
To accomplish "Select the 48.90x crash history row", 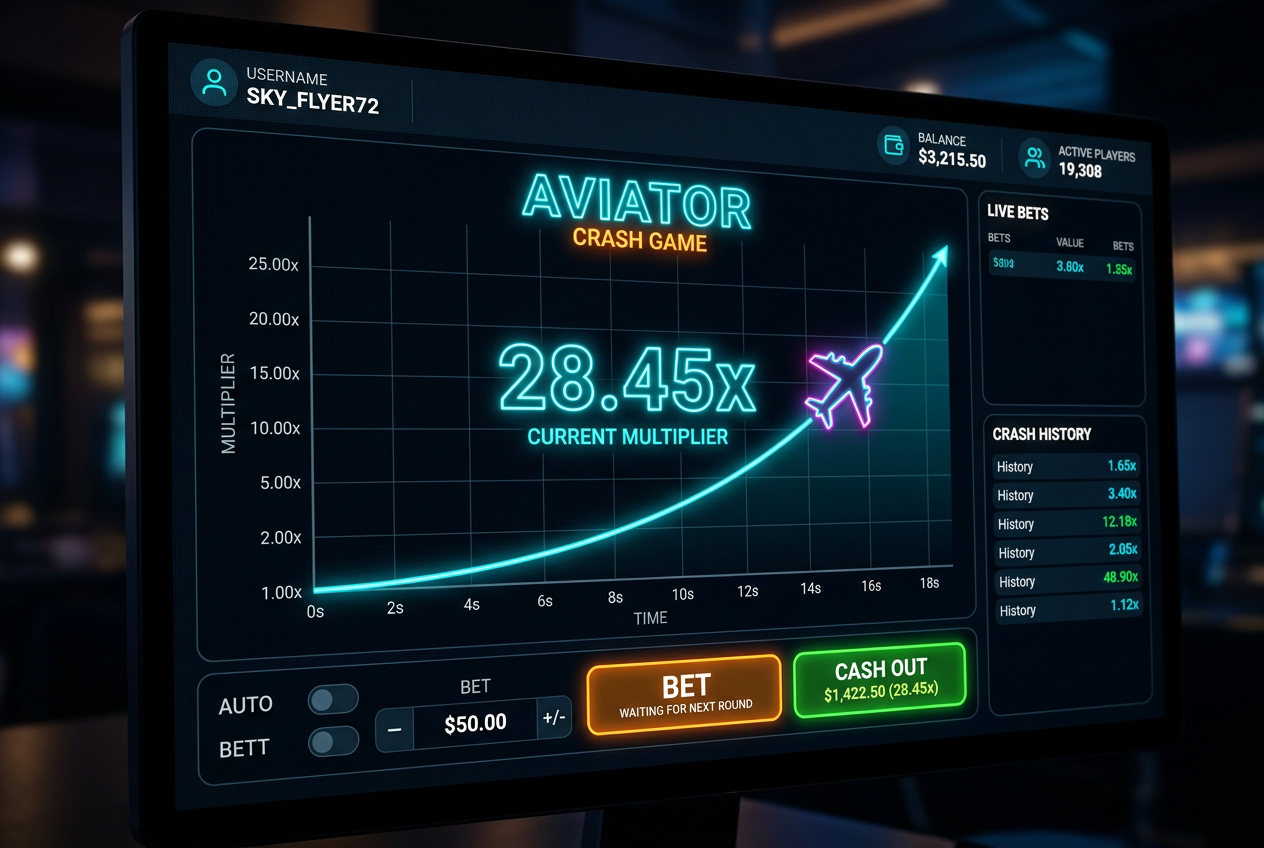I will pyautogui.click(x=1067, y=580).
